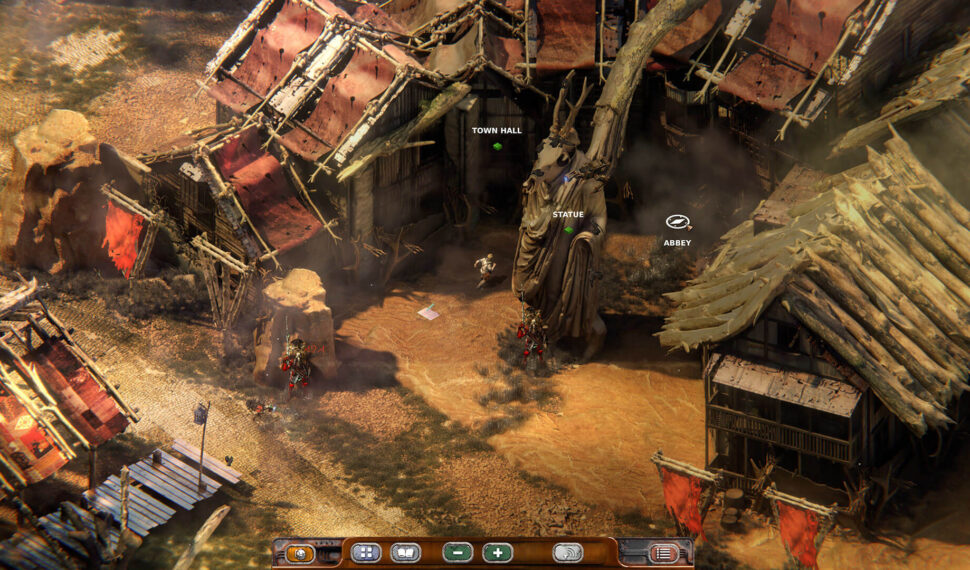Open the journal book button

405,553
